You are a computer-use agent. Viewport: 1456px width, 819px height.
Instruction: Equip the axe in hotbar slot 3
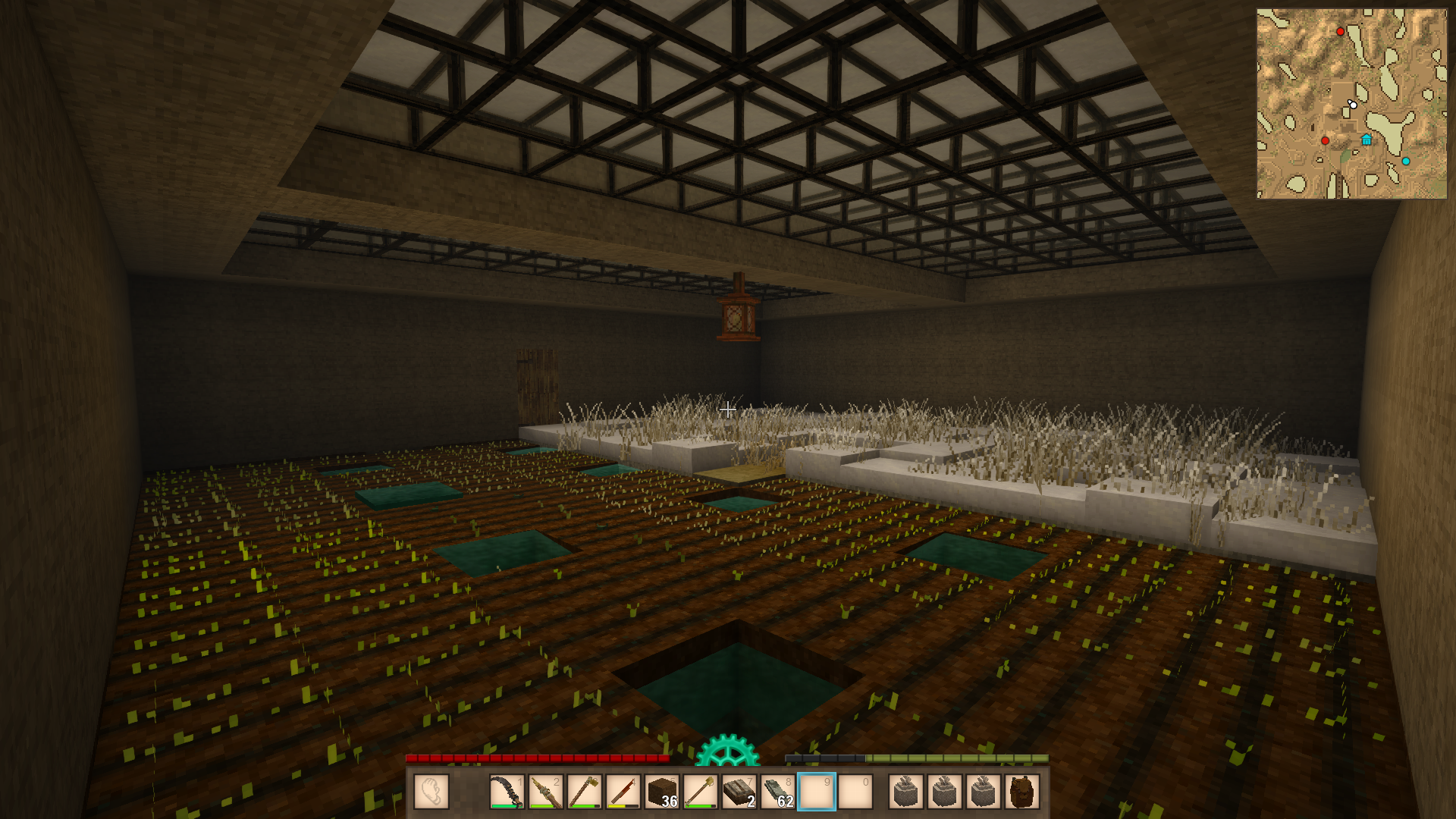click(x=584, y=792)
